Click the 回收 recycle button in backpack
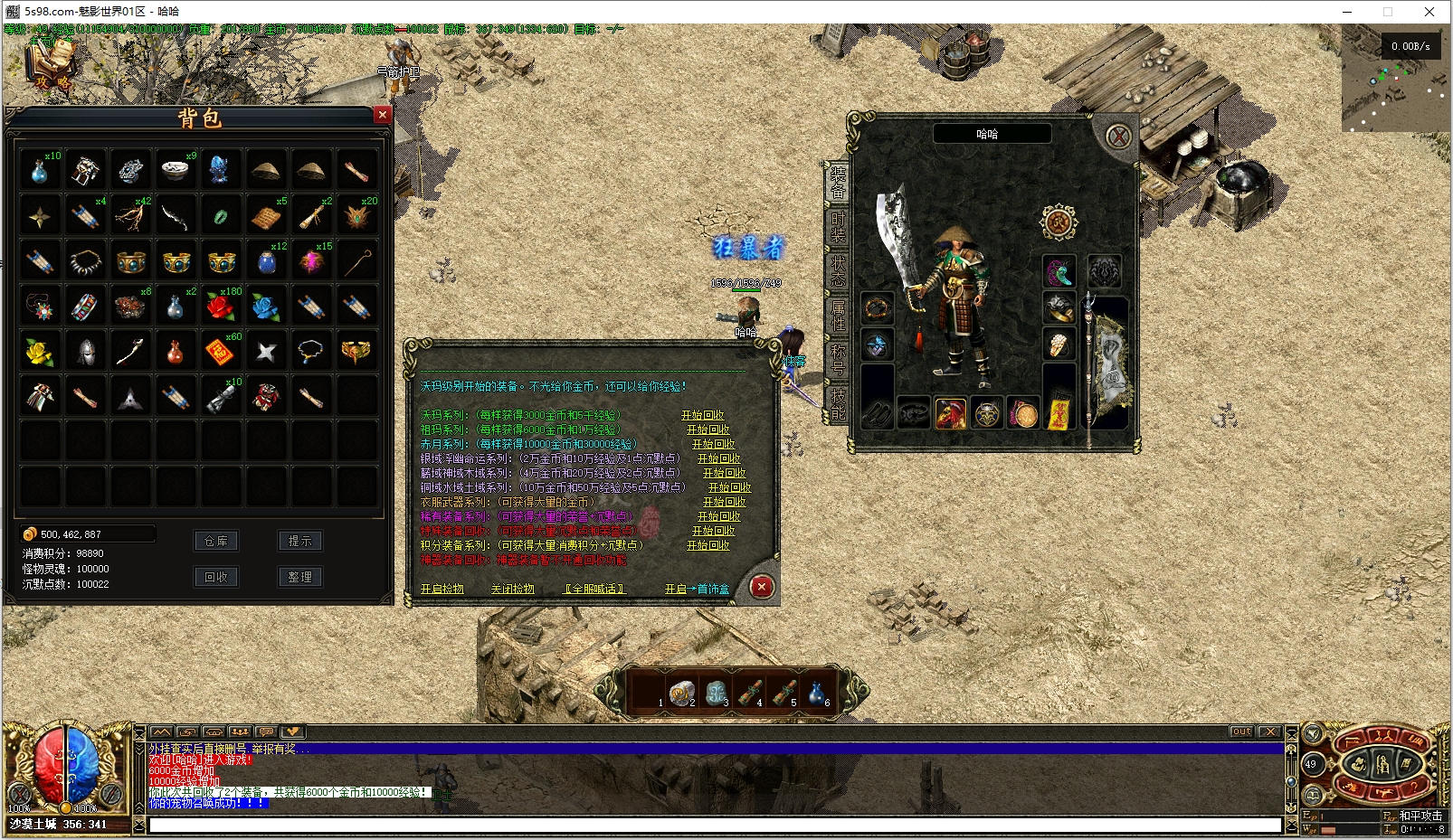1453x840 pixels. [216, 577]
